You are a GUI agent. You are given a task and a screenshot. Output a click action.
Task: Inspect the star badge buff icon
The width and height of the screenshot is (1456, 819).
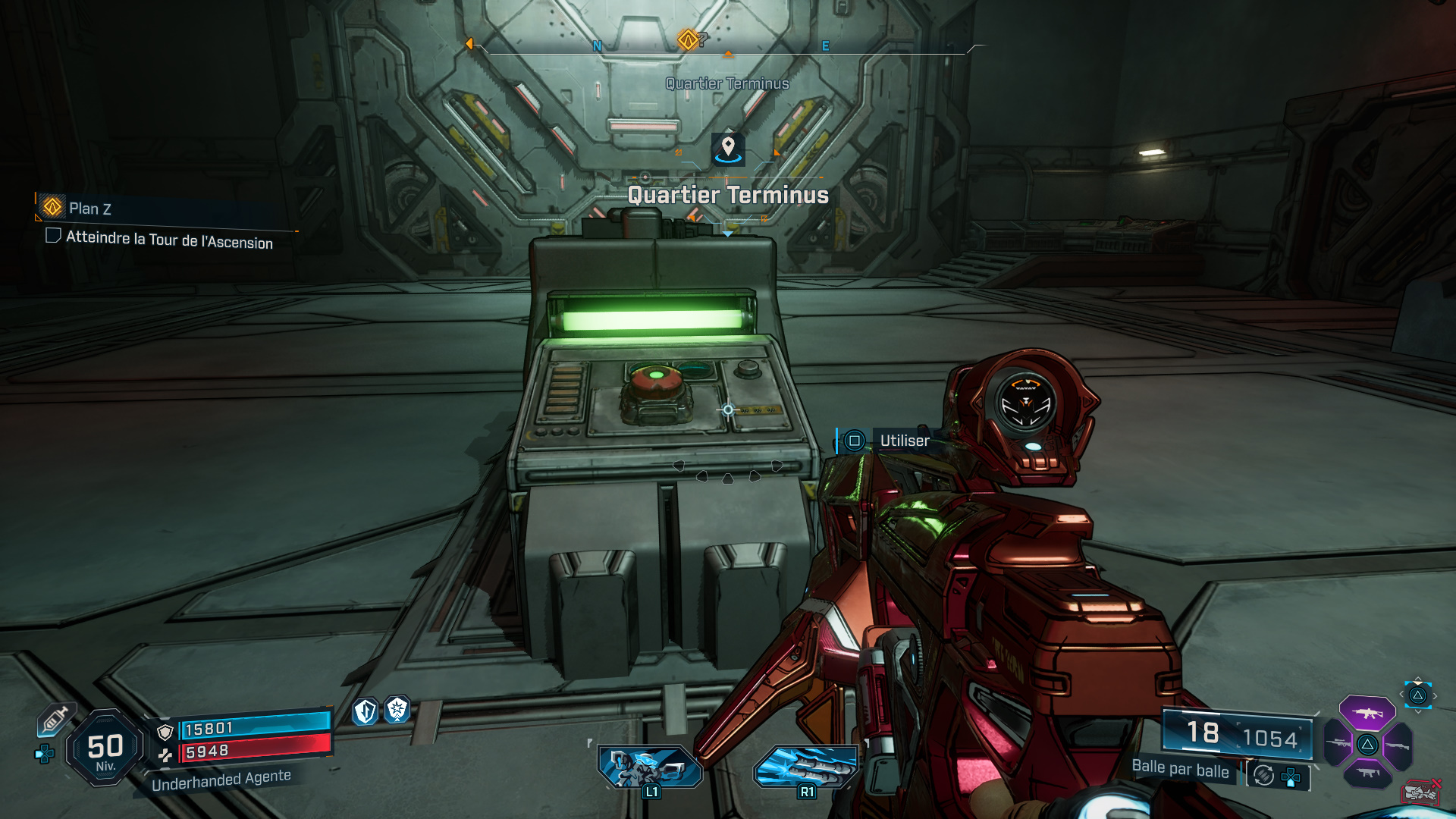[397, 710]
